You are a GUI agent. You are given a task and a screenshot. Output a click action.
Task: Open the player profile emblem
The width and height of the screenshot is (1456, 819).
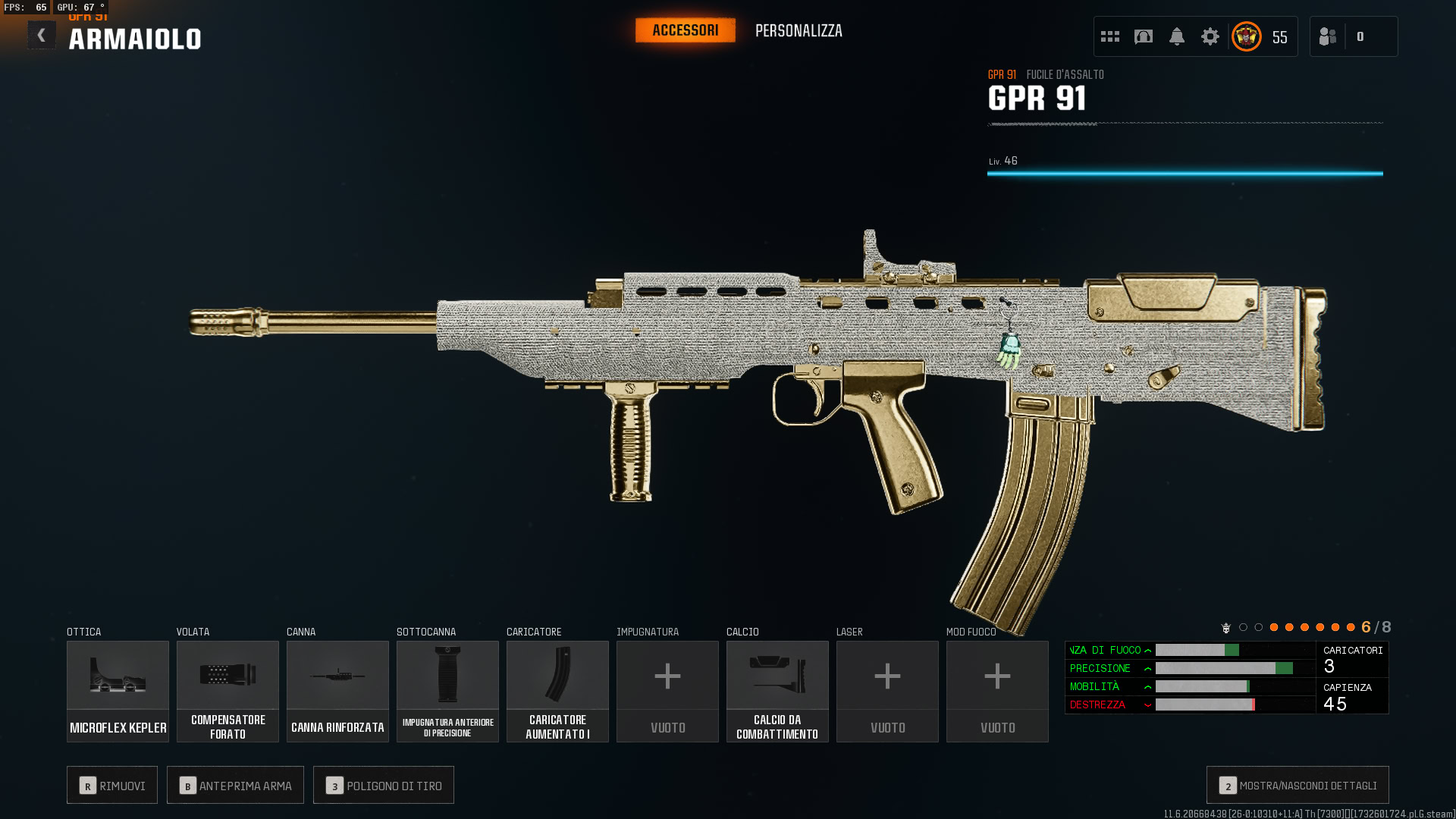pos(1247,36)
